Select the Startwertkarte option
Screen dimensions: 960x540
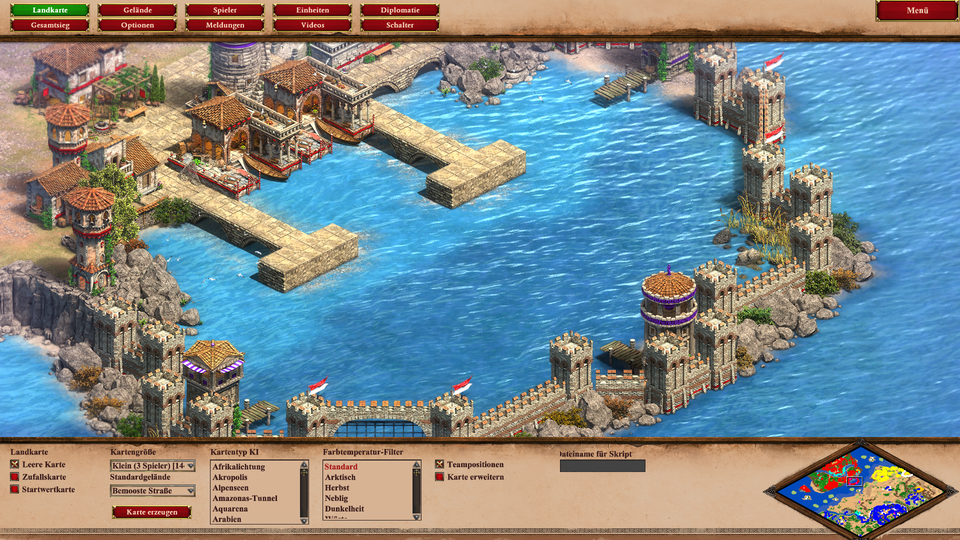(15, 489)
